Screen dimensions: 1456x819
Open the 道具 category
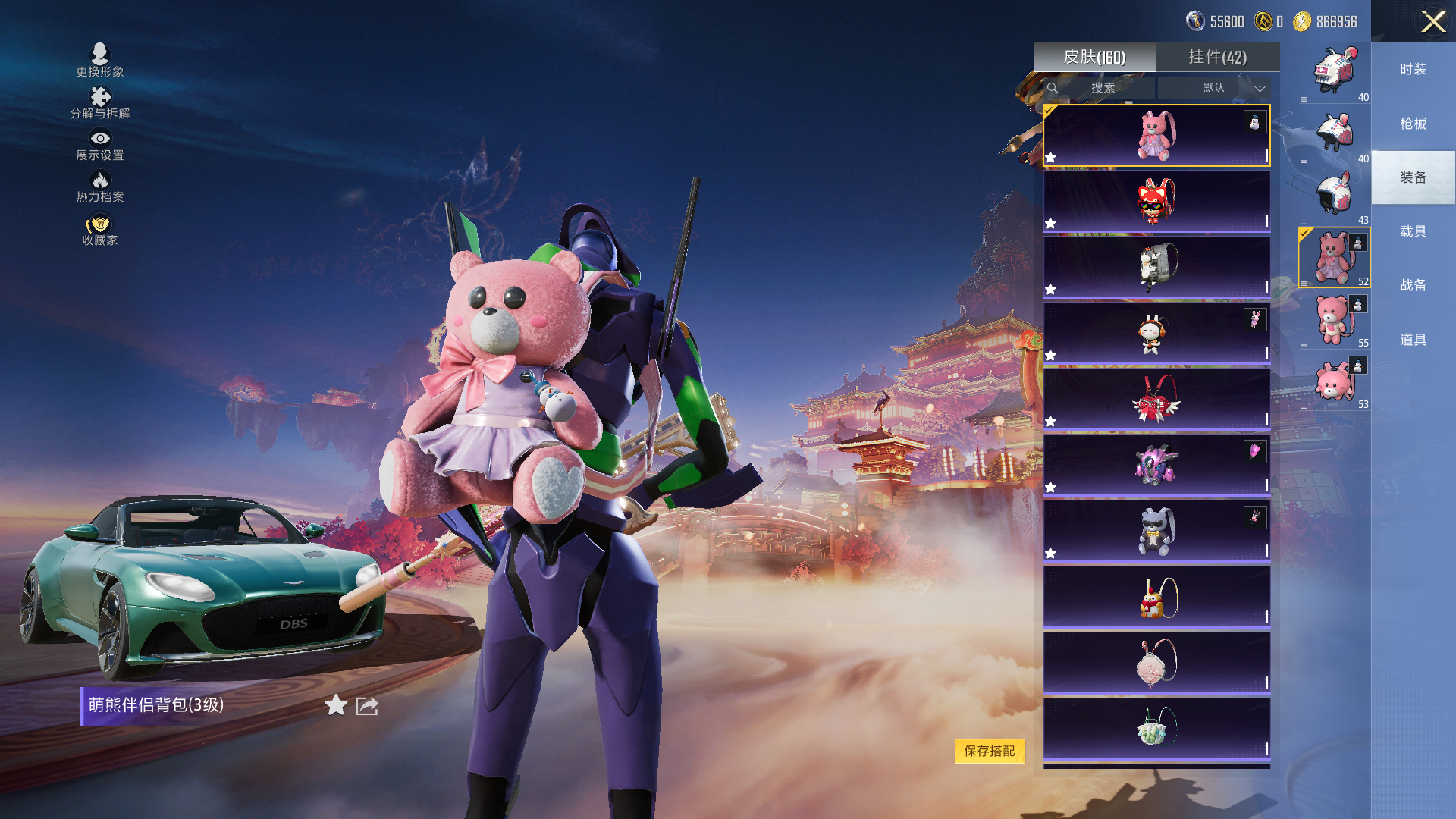click(1413, 340)
